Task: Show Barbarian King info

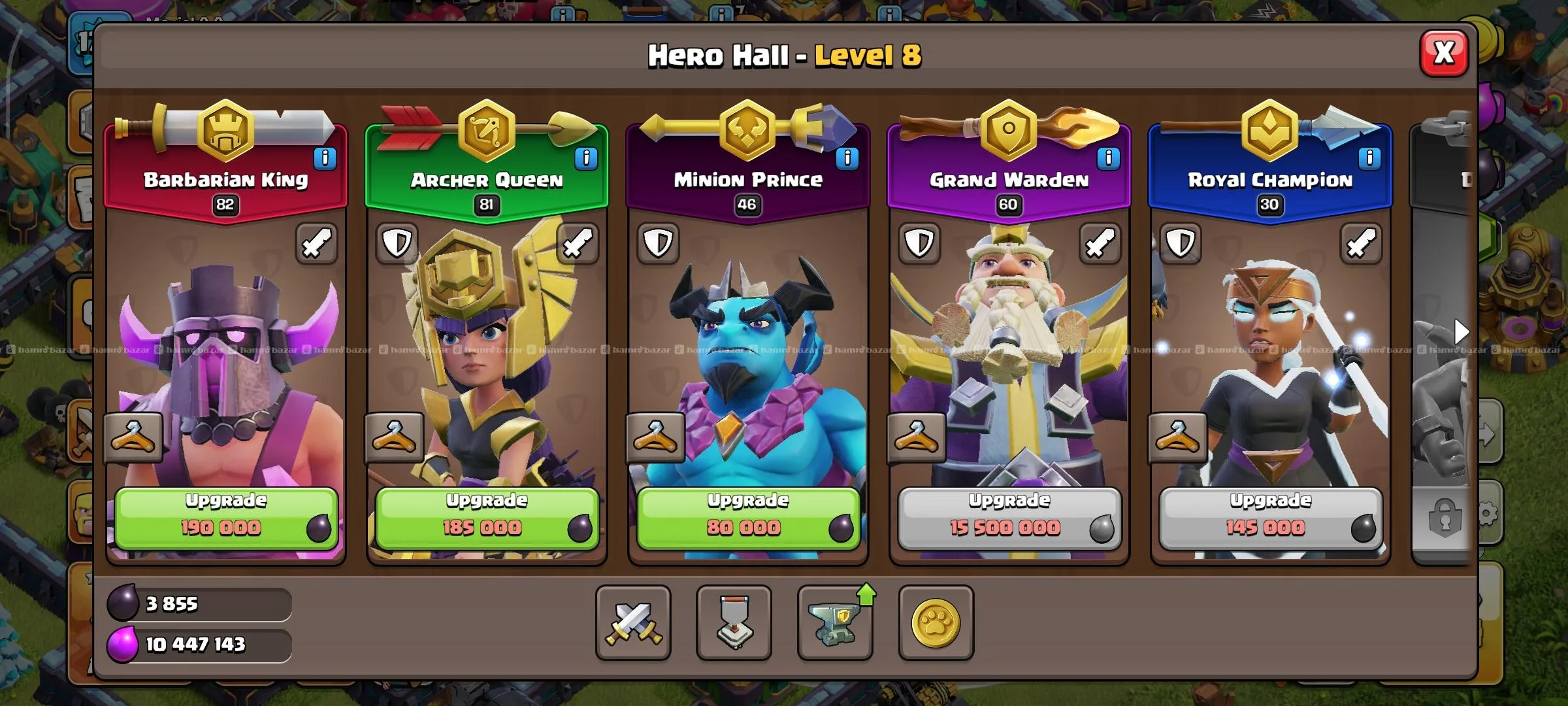Action: pos(325,158)
